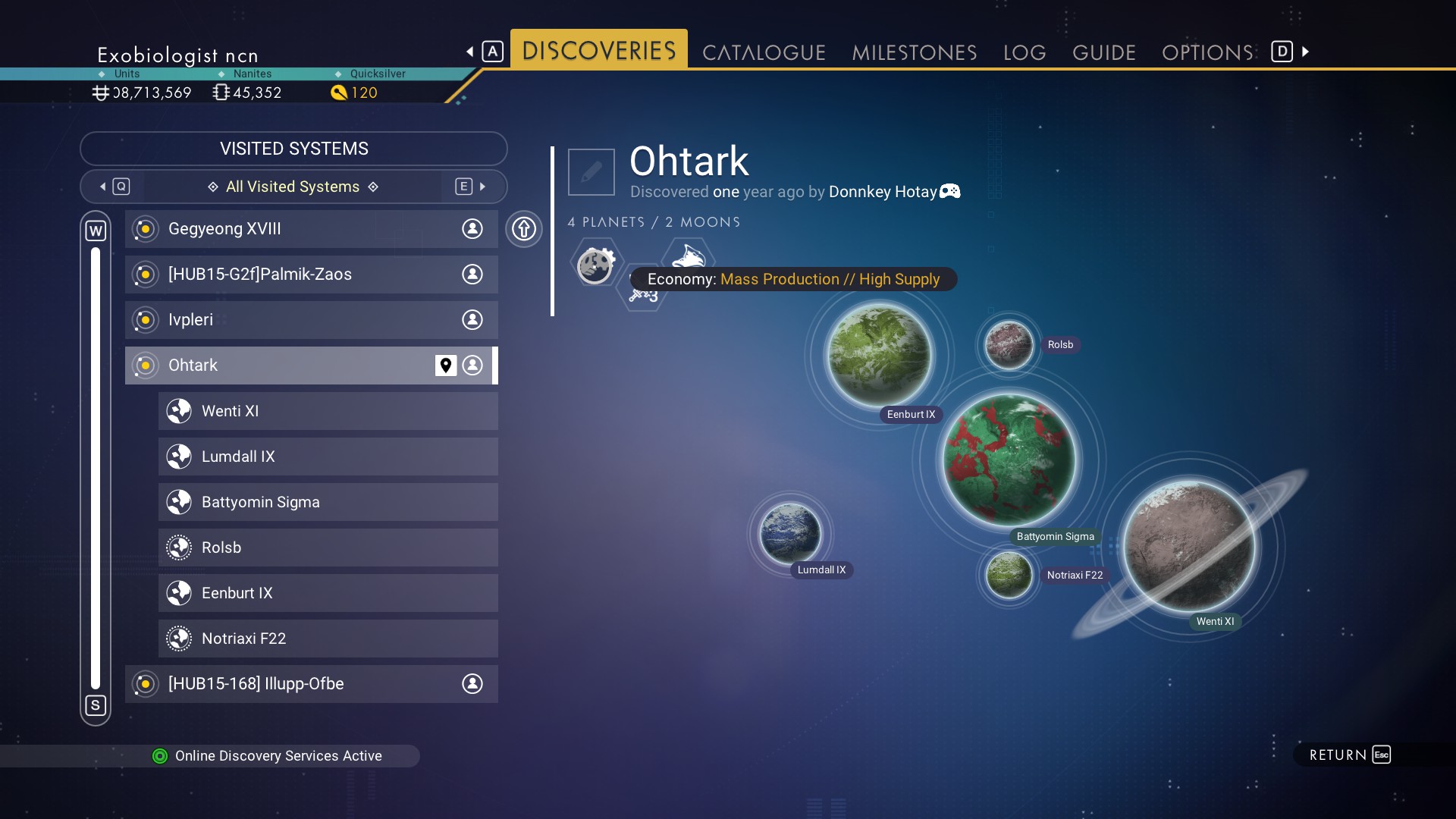Select Eenburt IX in the list
The width and height of the screenshot is (1456, 819).
click(x=328, y=593)
